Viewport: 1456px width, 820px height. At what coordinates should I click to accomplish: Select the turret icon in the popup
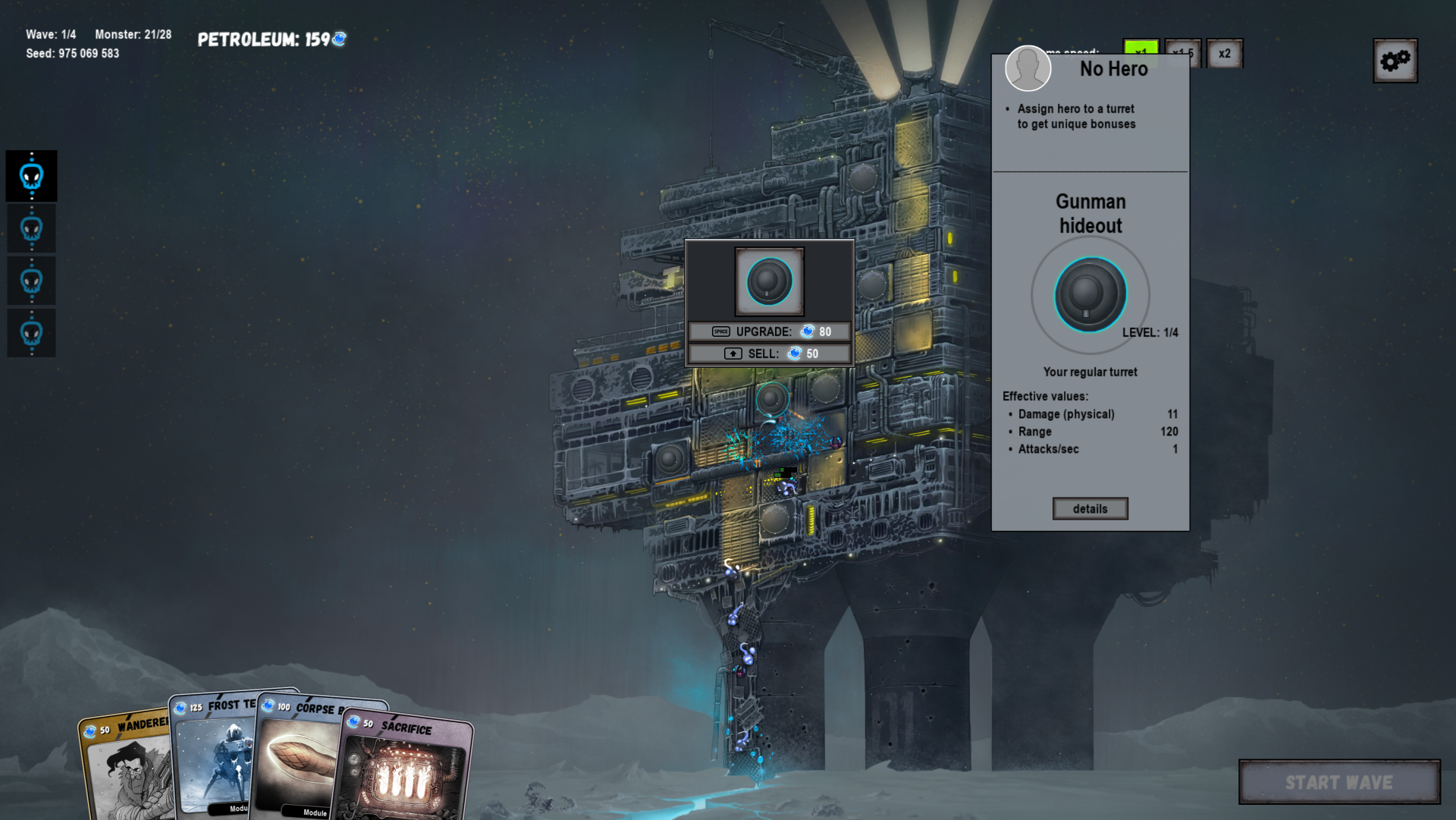point(769,281)
